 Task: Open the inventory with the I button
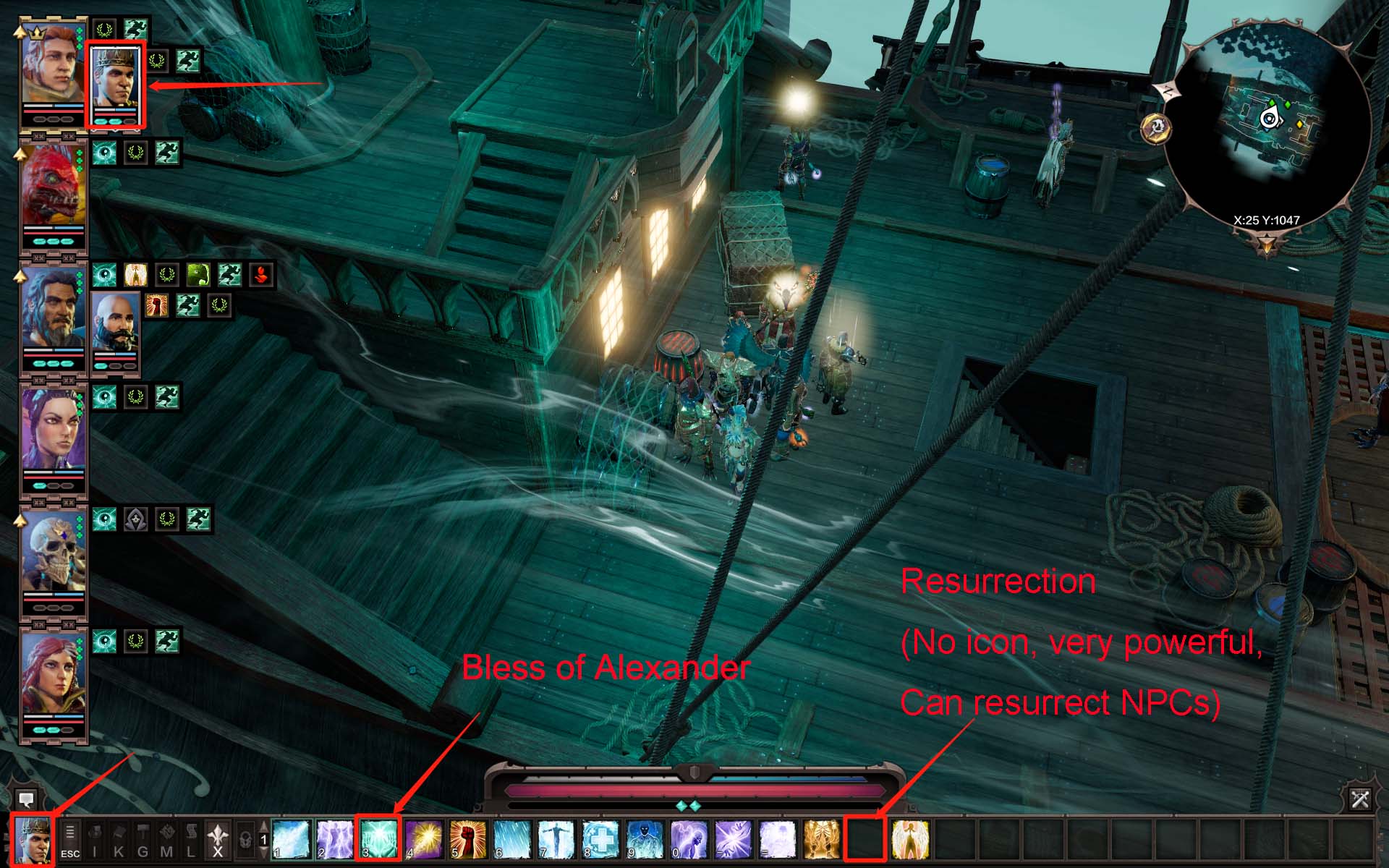pos(95,841)
